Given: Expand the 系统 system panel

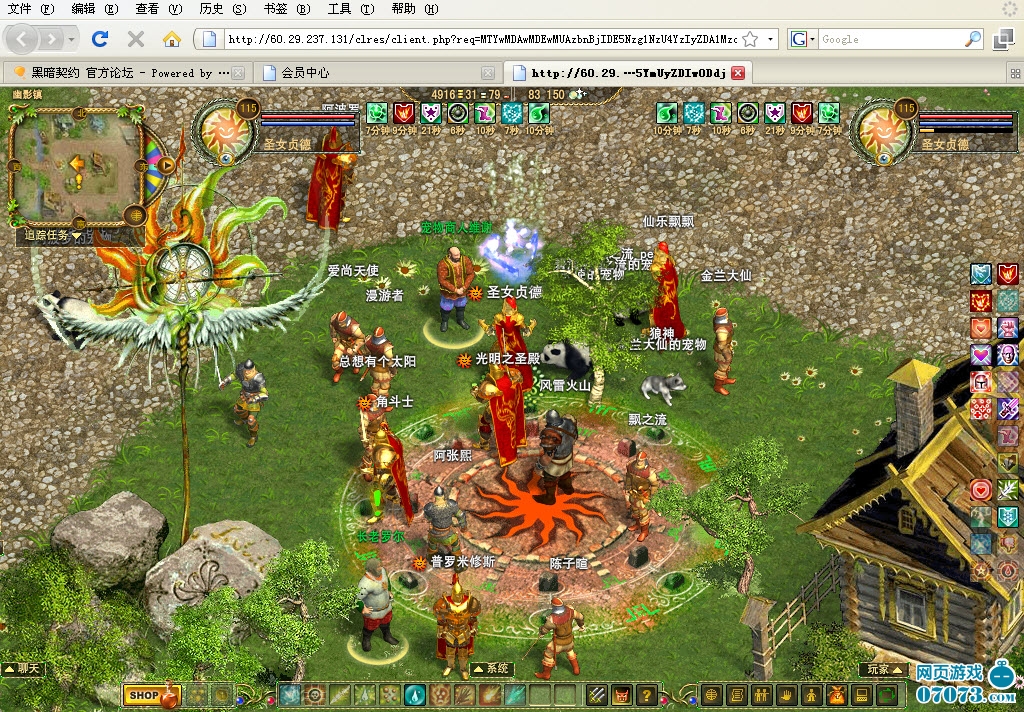Looking at the screenshot, I should tap(491, 668).
